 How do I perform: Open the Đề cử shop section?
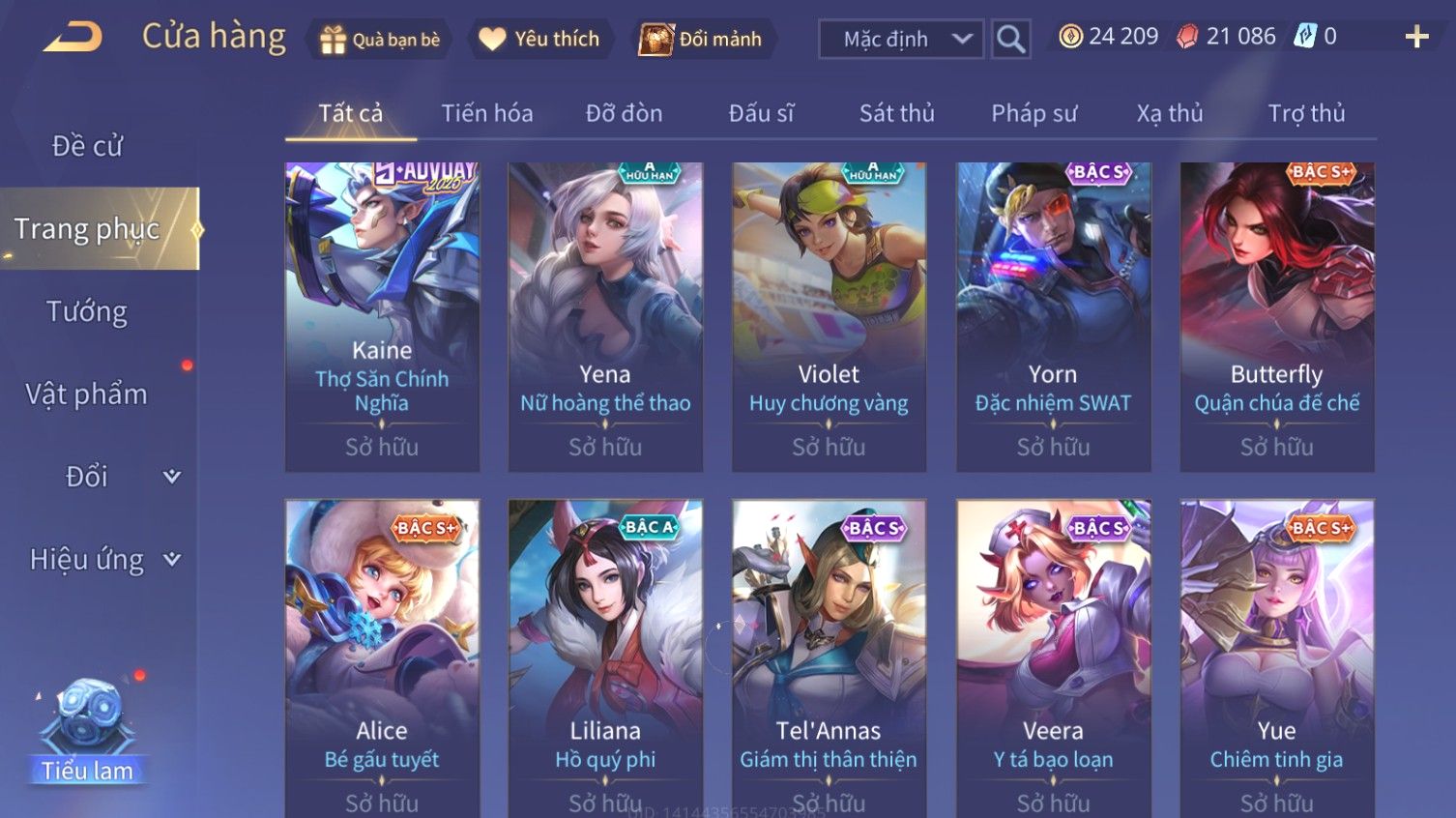pos(87,146)
